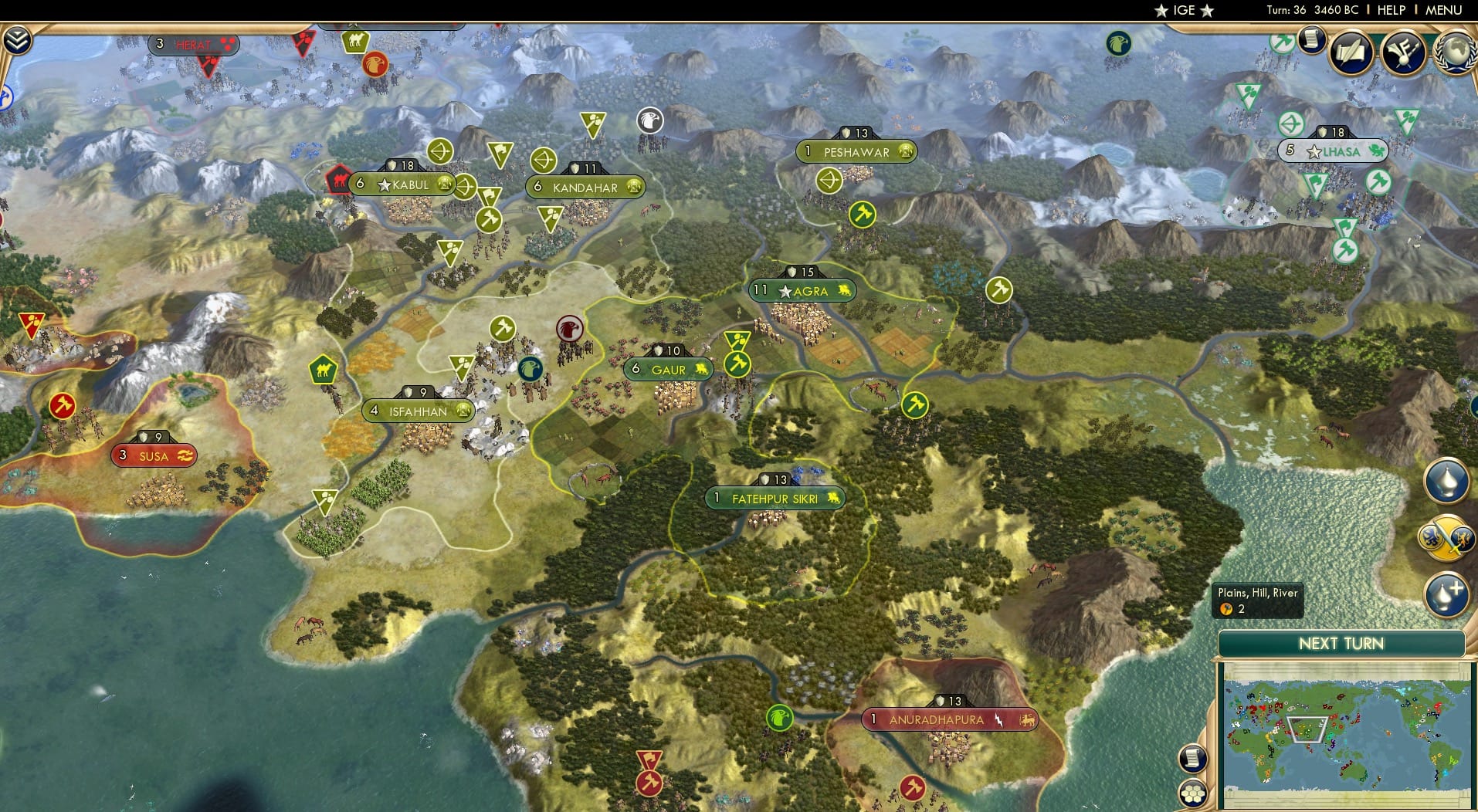Select the Fatehpur Sikri city banner
The width and height of the screenshot is (1478, 812).
[775, 499]
